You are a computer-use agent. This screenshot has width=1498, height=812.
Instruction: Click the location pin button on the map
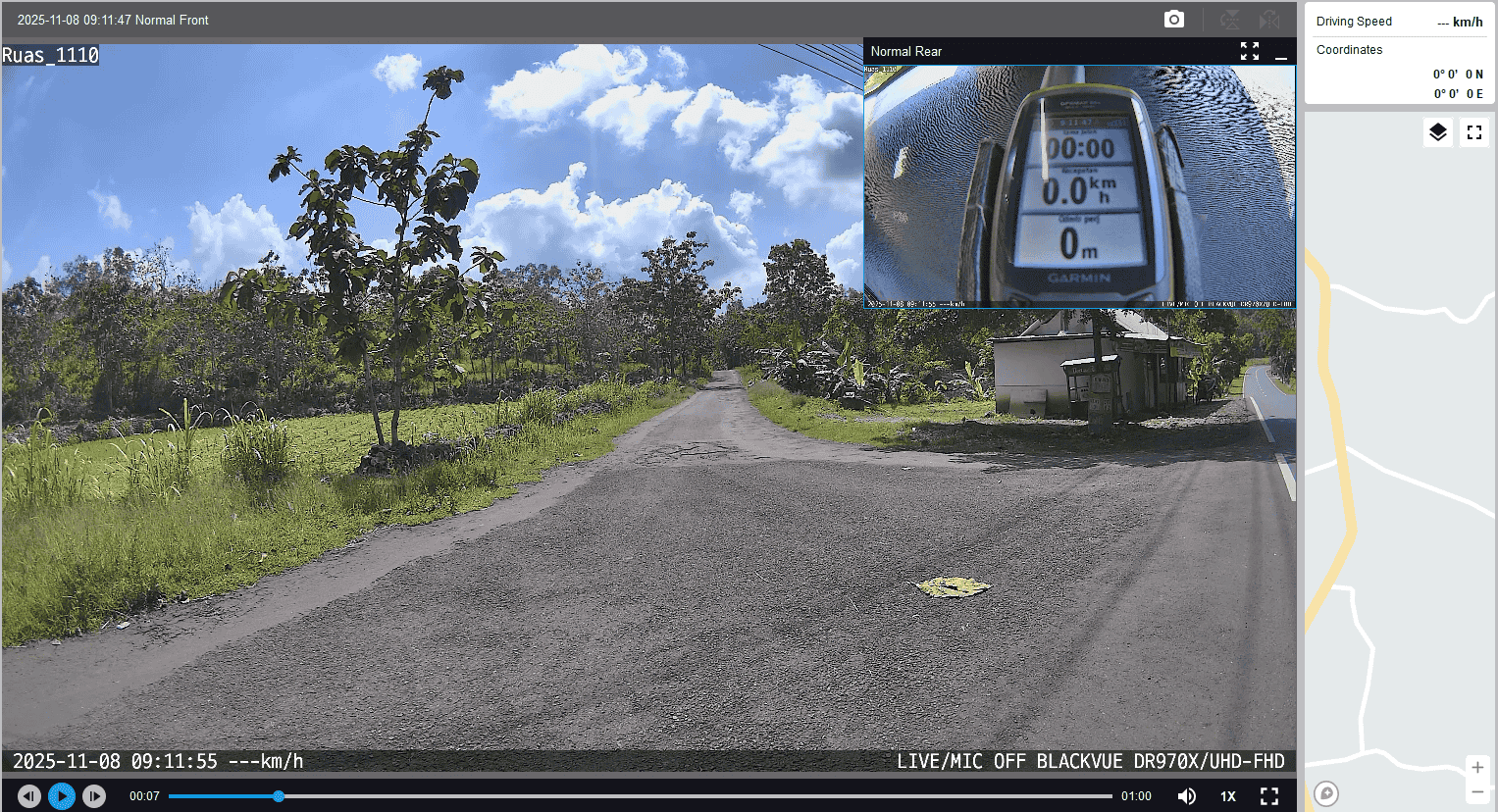click(1326, 793)
